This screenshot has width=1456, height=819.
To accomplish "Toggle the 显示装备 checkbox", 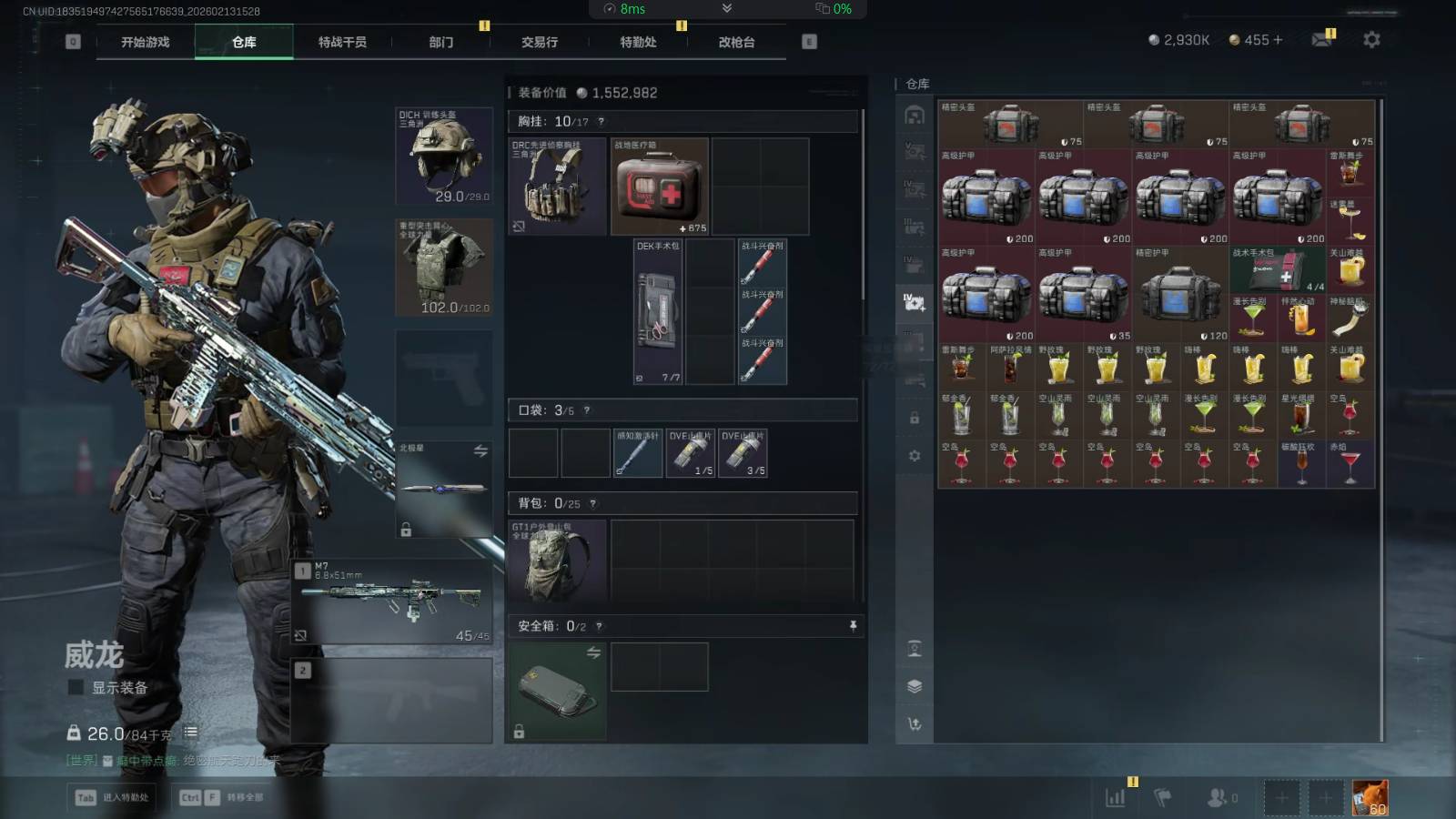I will click(76, 687).
